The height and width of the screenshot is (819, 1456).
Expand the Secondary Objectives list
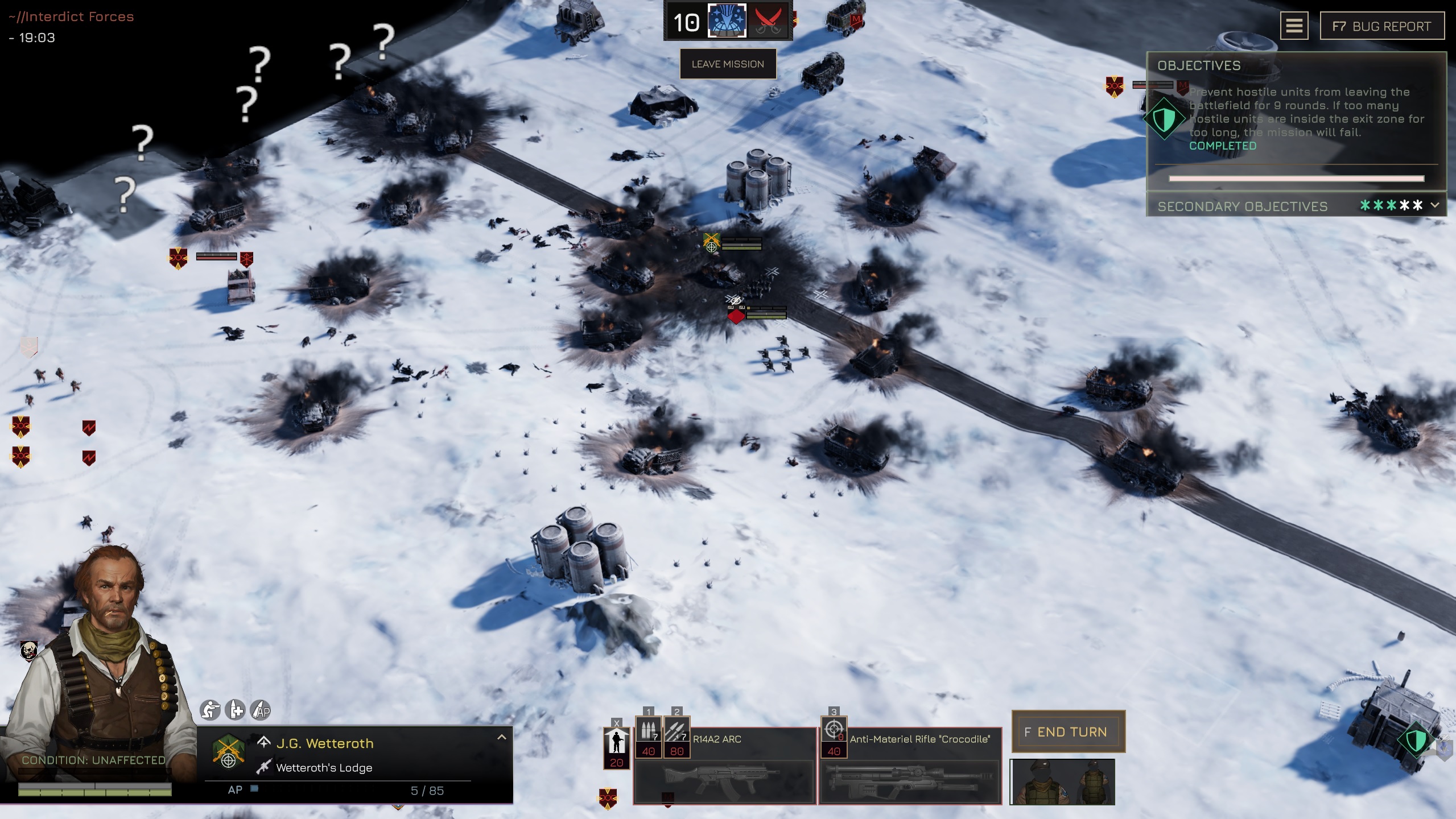1434,205
